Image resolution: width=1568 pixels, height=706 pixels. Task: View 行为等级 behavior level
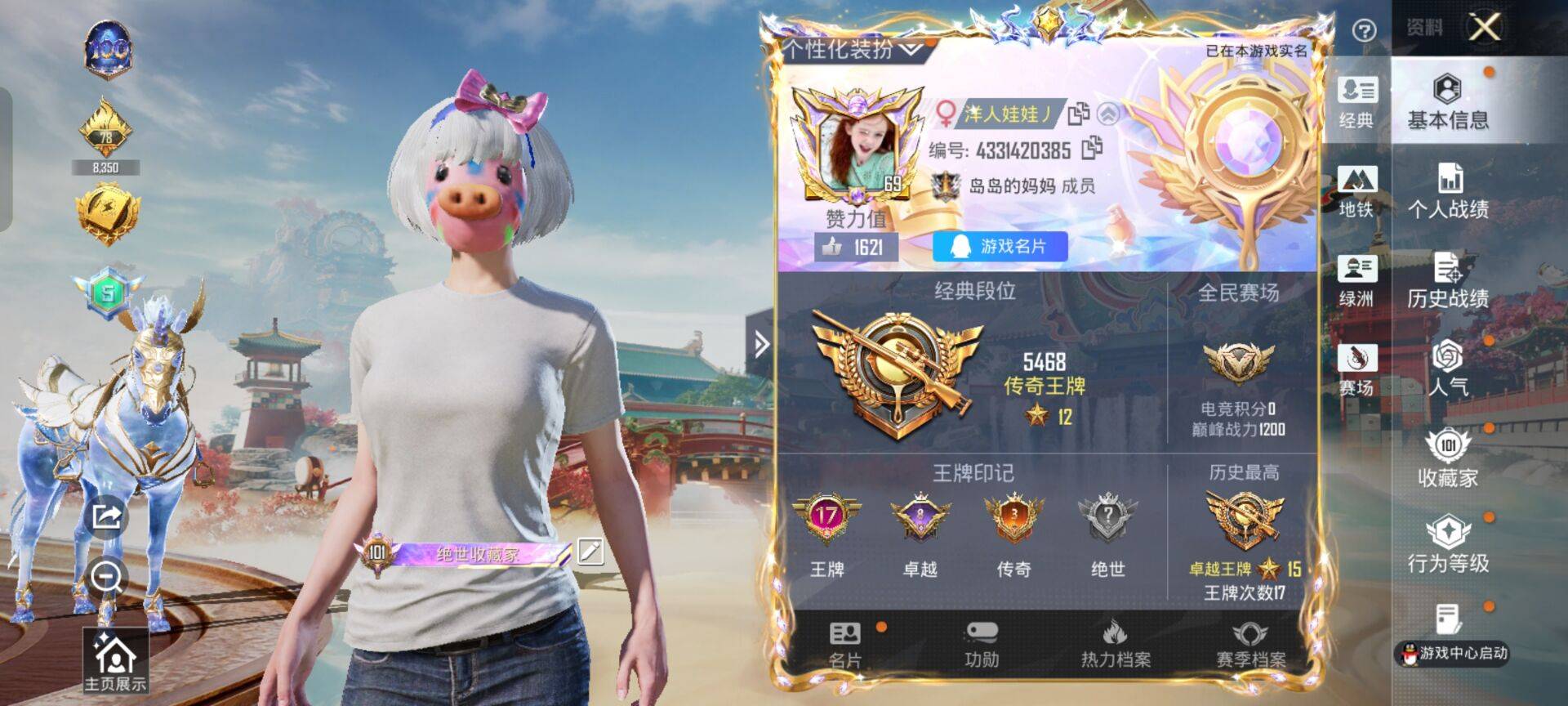click(1447, 545)
